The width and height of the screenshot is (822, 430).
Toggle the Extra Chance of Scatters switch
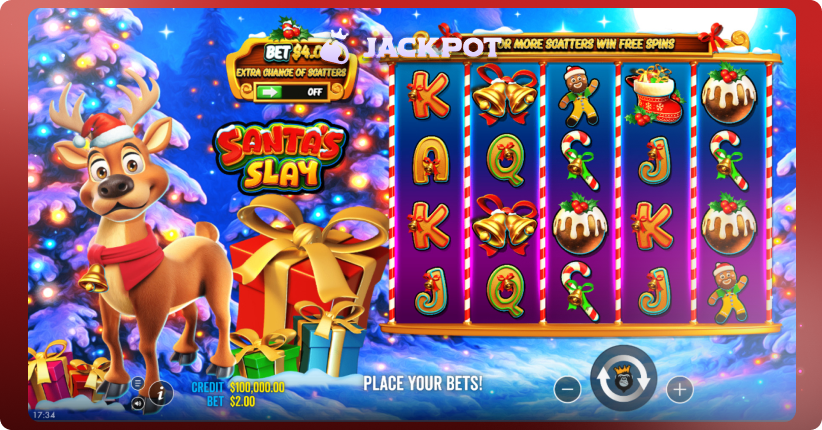291,91
